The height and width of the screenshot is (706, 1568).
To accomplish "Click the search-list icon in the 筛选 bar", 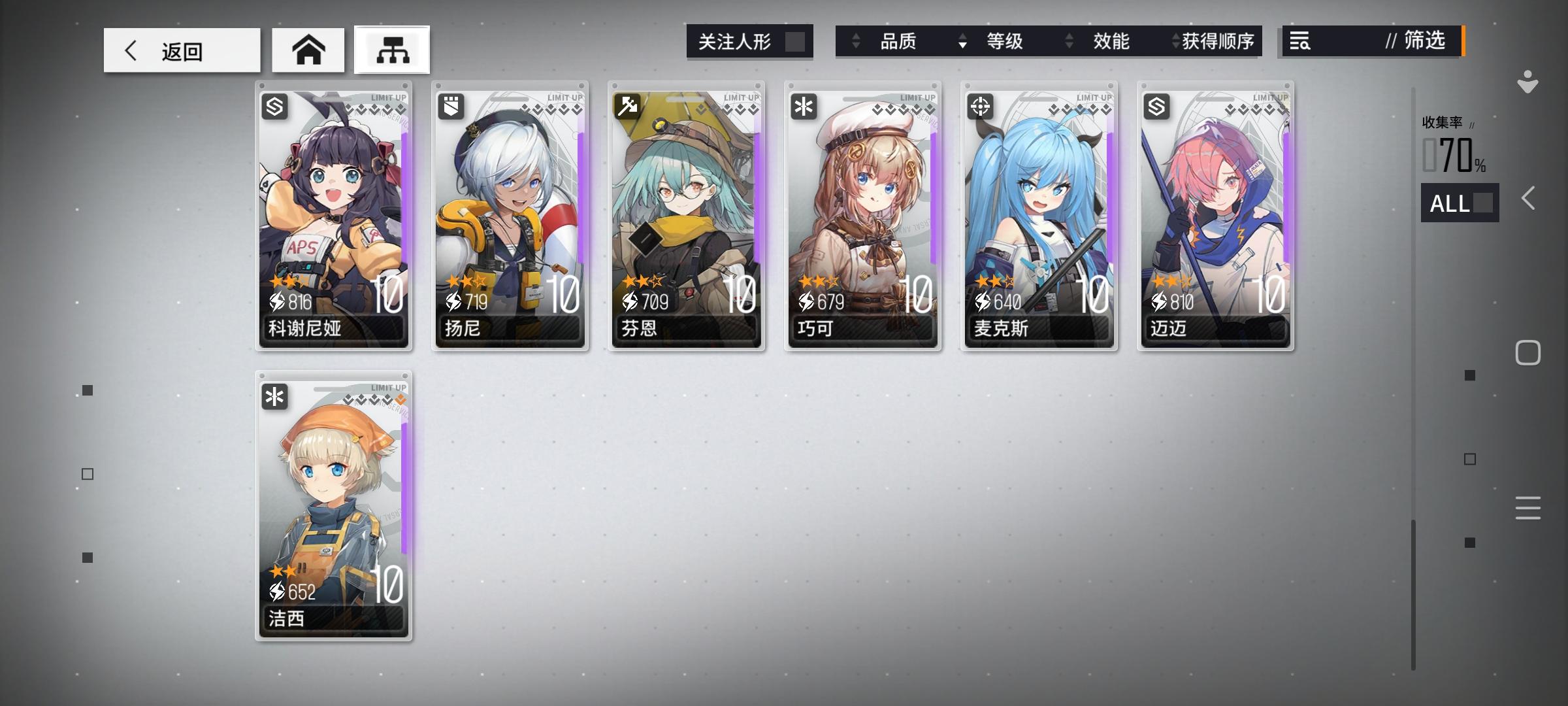I will coord(1300,41).
